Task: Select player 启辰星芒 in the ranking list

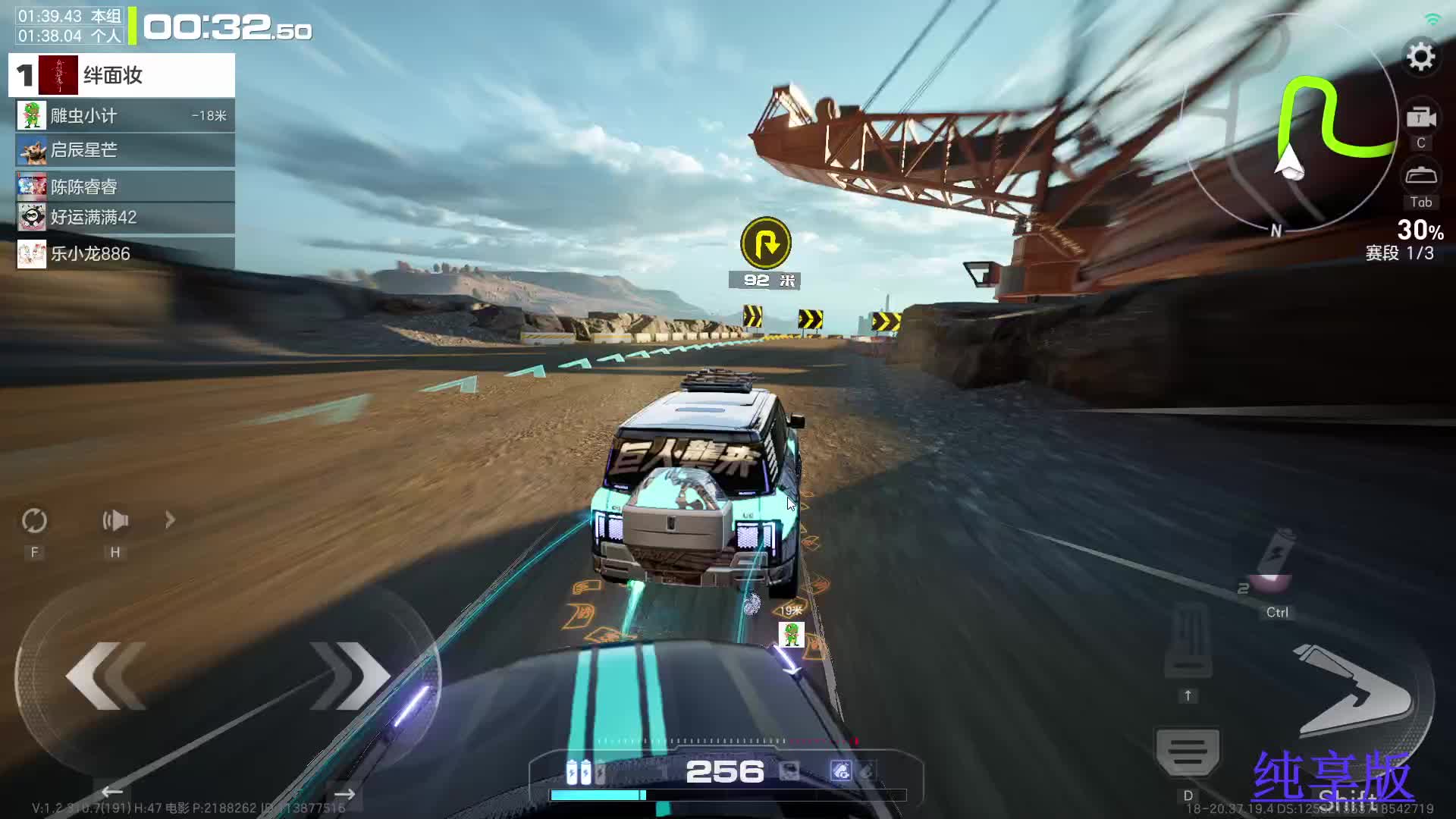Action: click(125, 150)
